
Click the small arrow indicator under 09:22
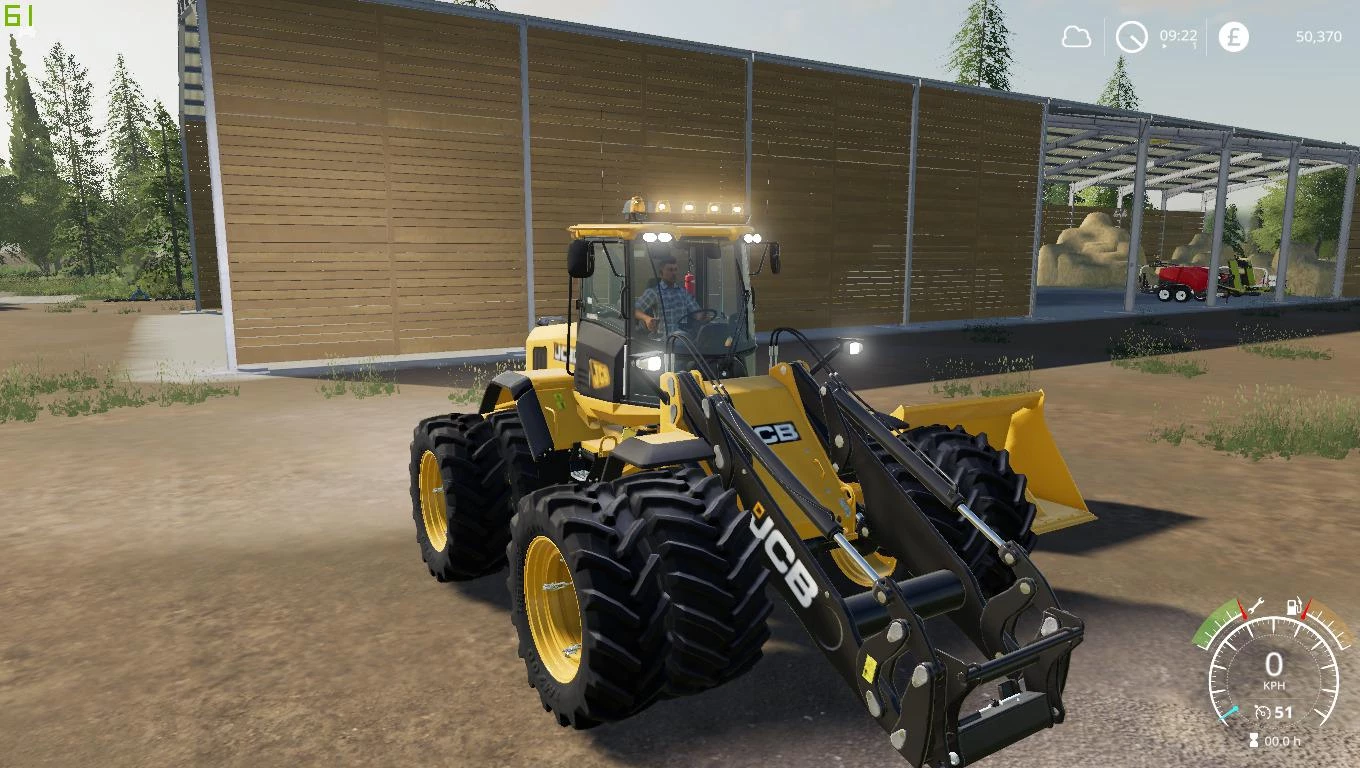click(x=1164, y=45)
